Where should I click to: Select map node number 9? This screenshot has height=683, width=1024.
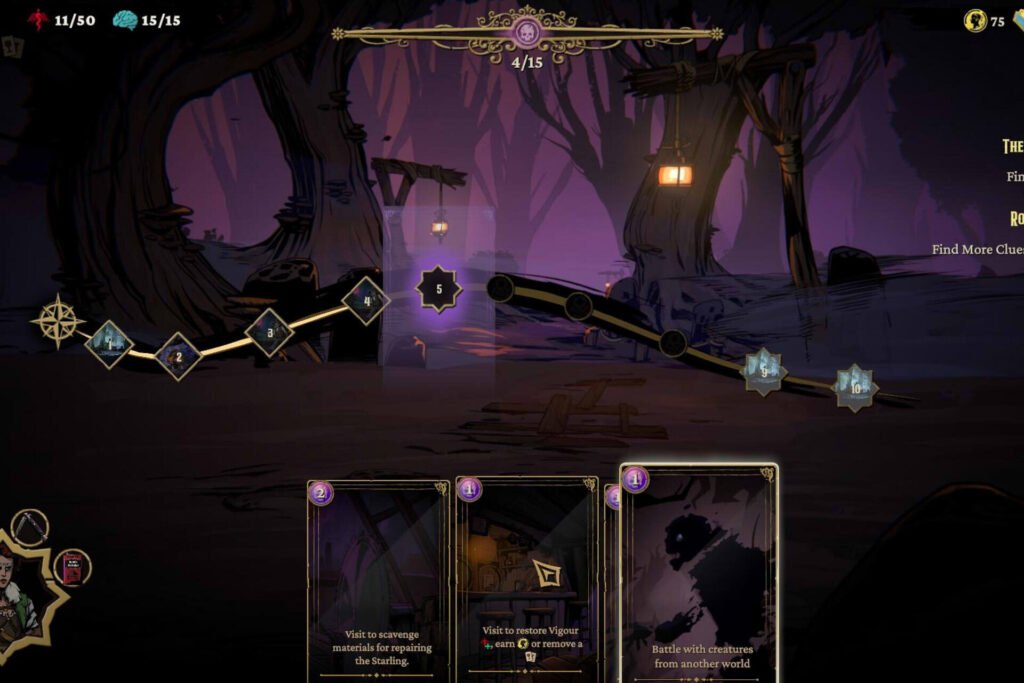point(764,371)
